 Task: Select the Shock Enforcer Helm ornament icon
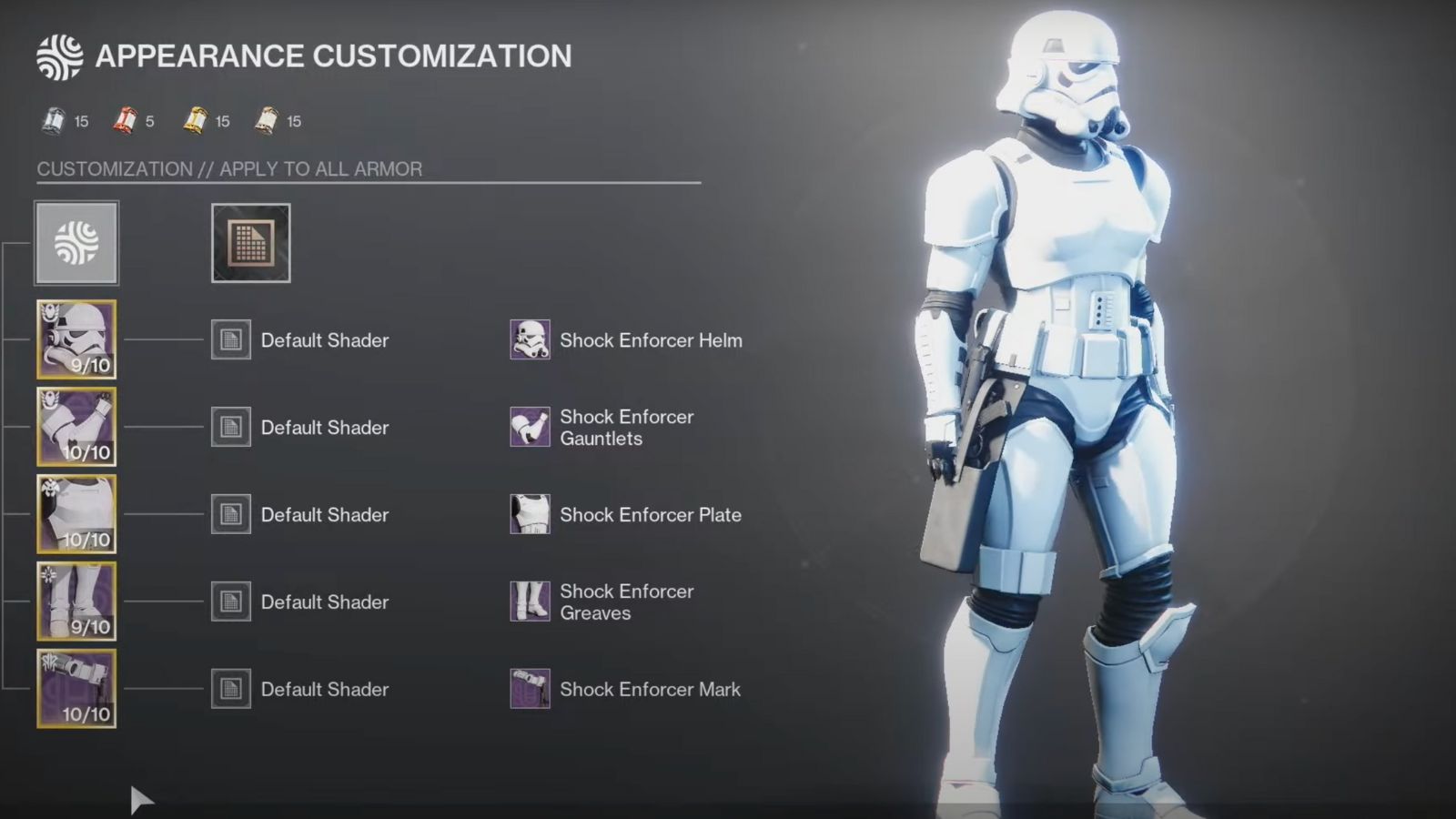point(530,340)
